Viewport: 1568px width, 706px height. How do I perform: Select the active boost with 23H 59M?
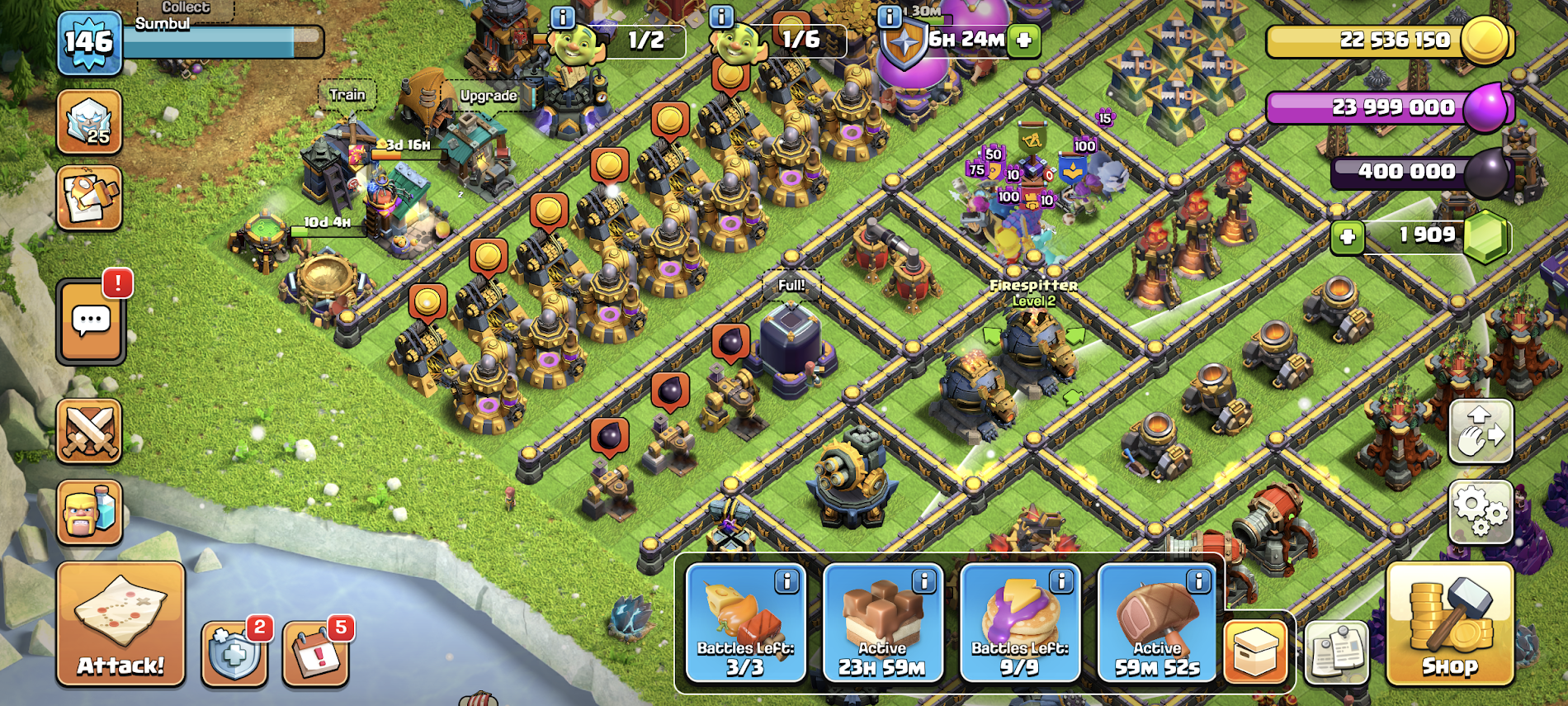coord(882,623)
